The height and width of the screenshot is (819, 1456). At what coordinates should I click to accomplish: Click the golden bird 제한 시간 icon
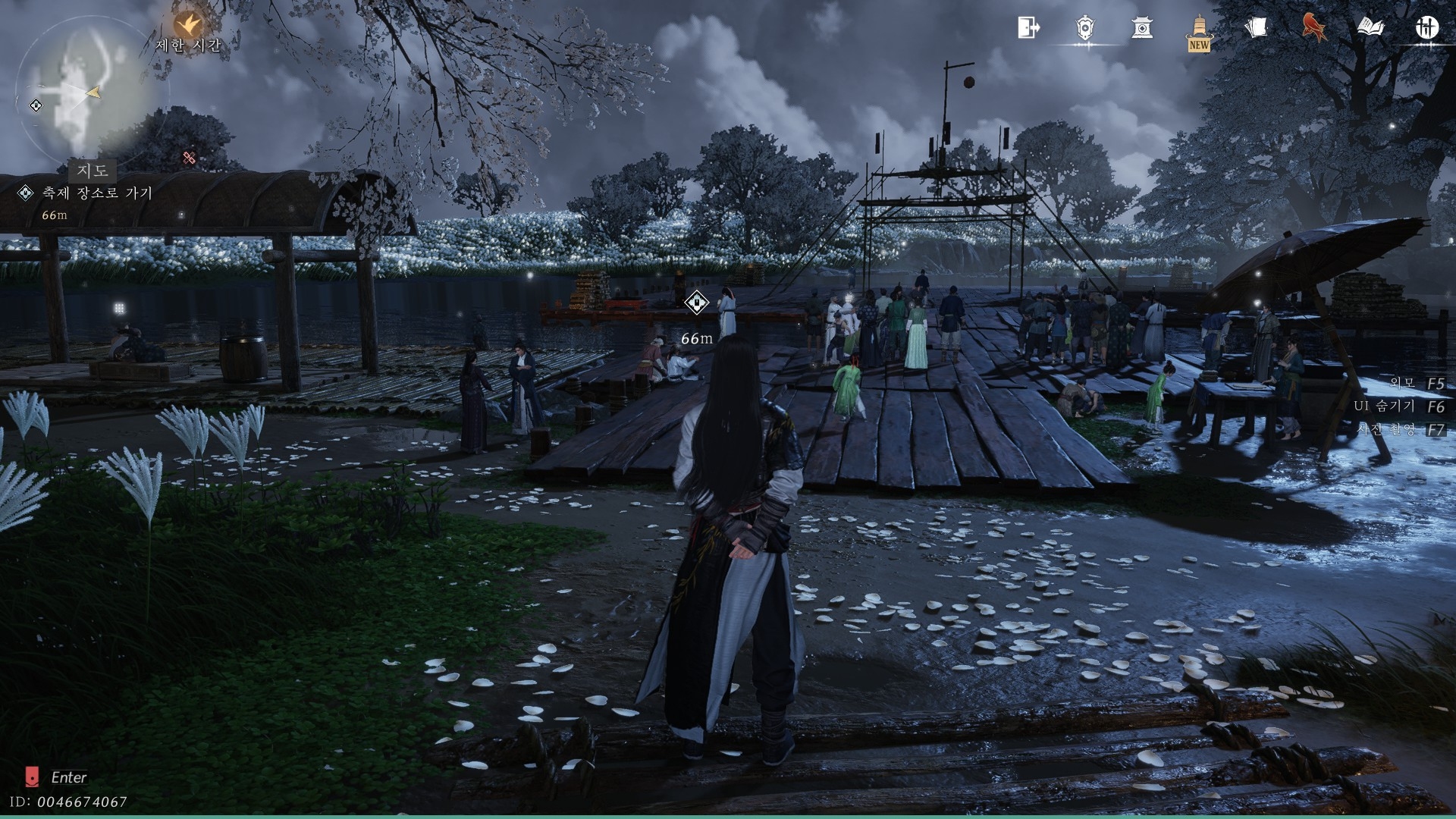(187, 24)
